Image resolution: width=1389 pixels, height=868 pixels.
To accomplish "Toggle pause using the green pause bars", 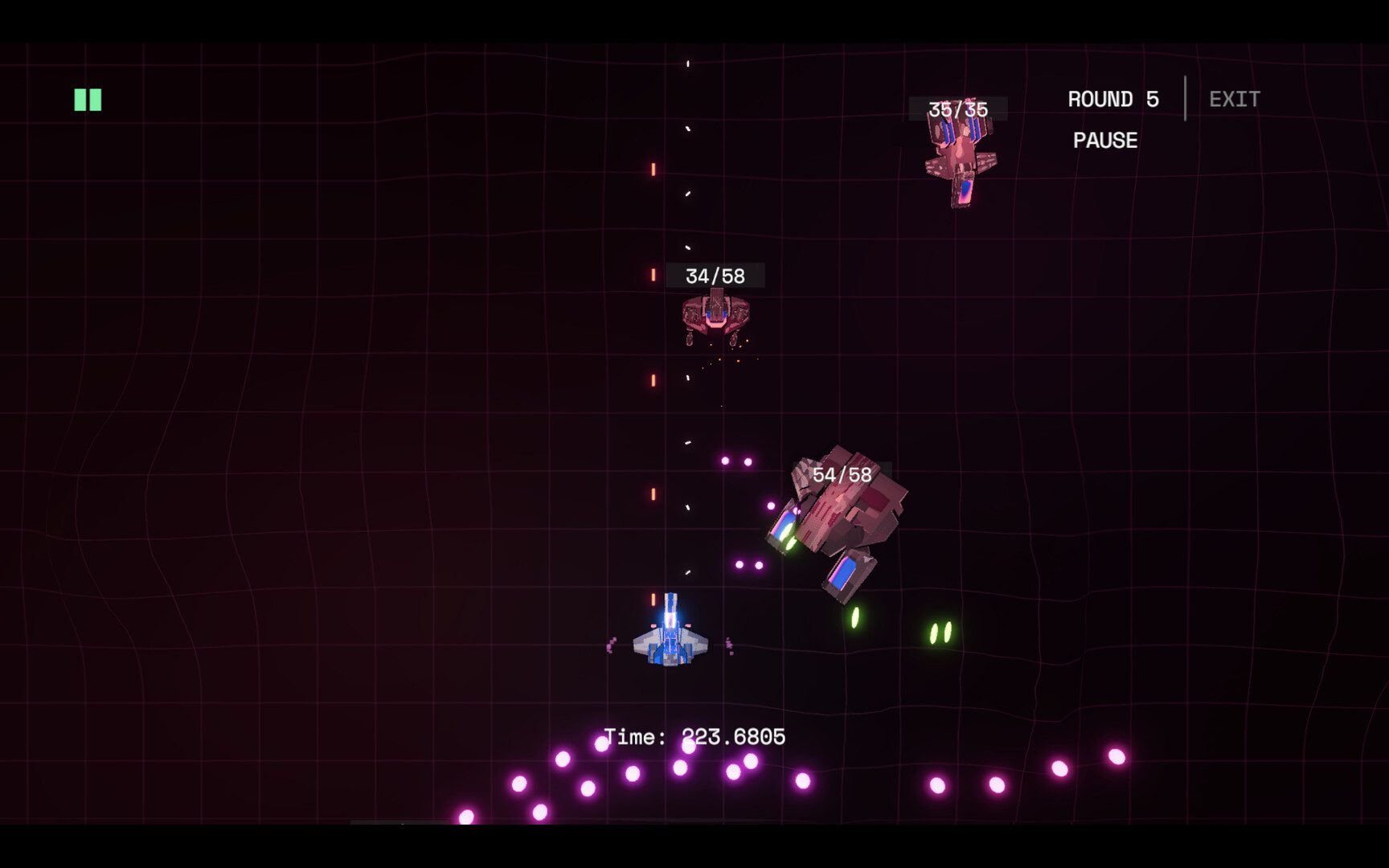I will pyautogui.click(x=86, y=98).
